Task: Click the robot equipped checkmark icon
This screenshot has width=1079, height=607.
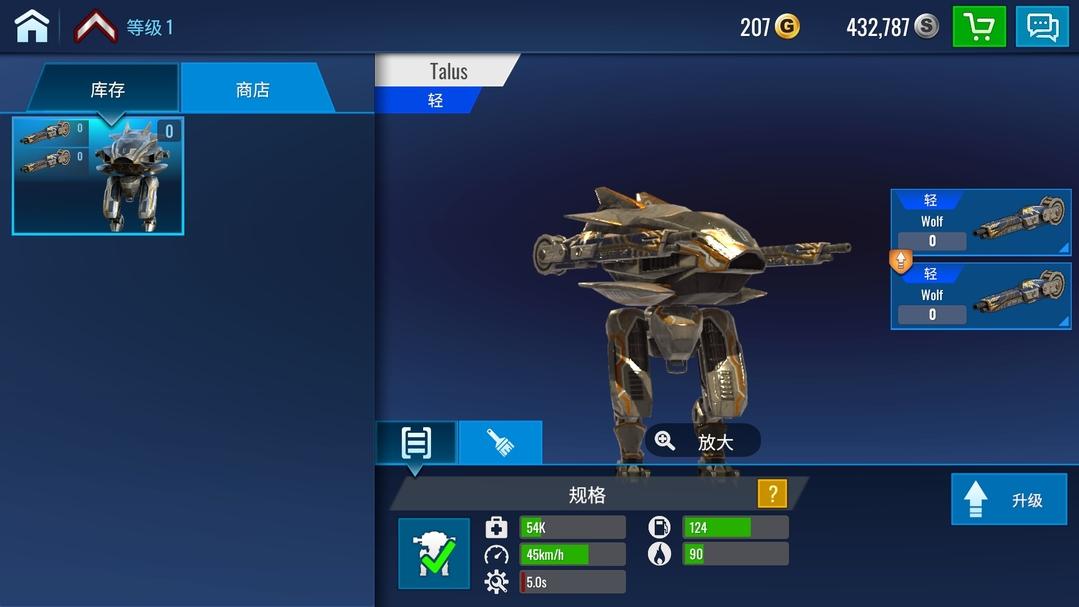Action: pos(434,553)
